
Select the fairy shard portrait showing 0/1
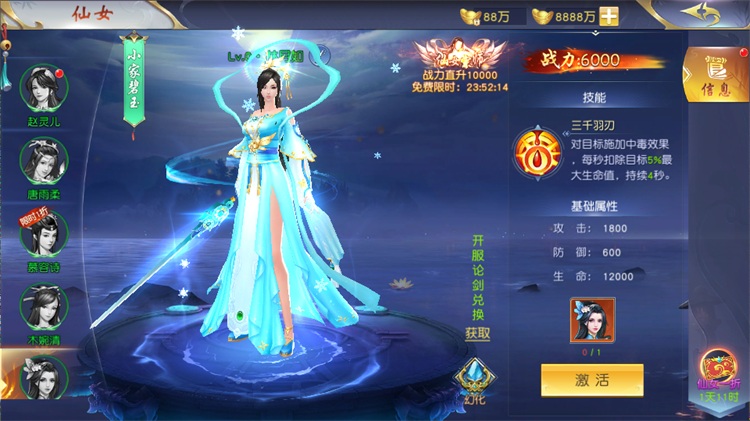pos(592,319)
